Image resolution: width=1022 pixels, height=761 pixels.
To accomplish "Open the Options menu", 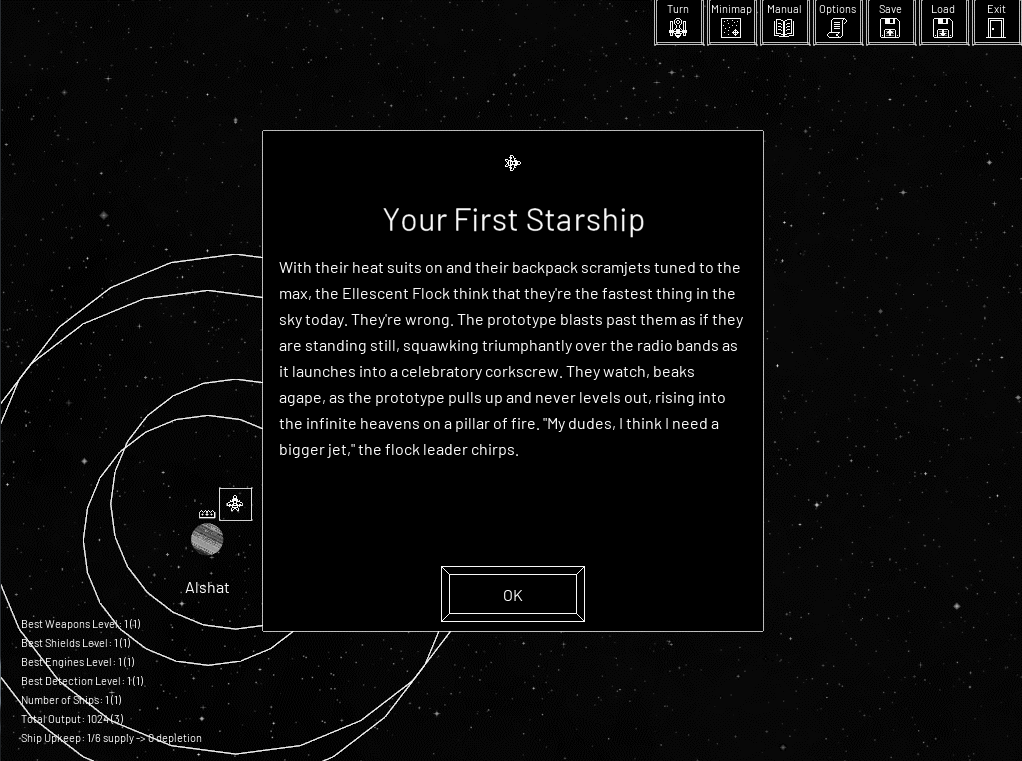I will (x=837, y=22).
